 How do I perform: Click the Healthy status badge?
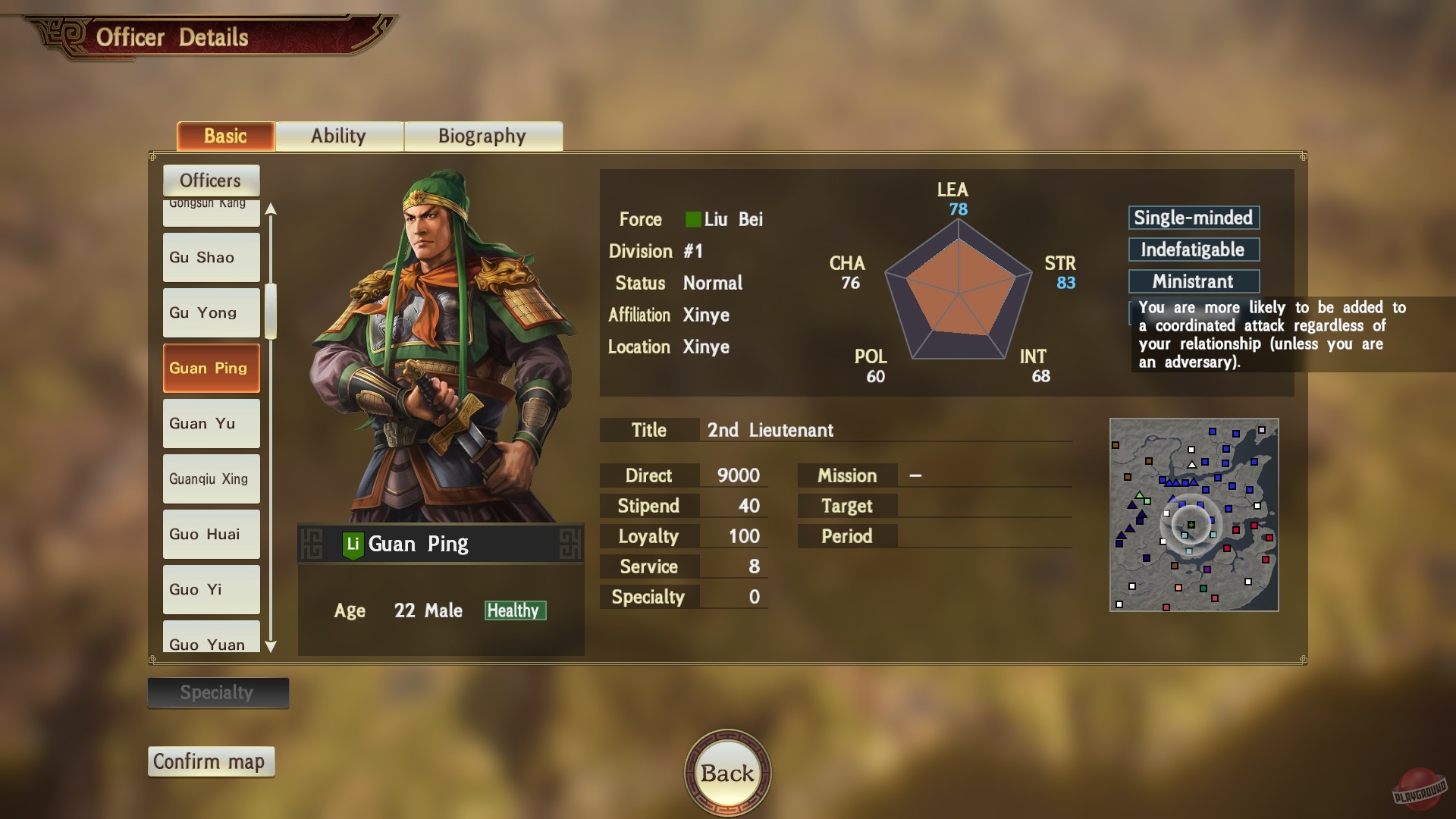pyautogui.click(x=515, y=610)
